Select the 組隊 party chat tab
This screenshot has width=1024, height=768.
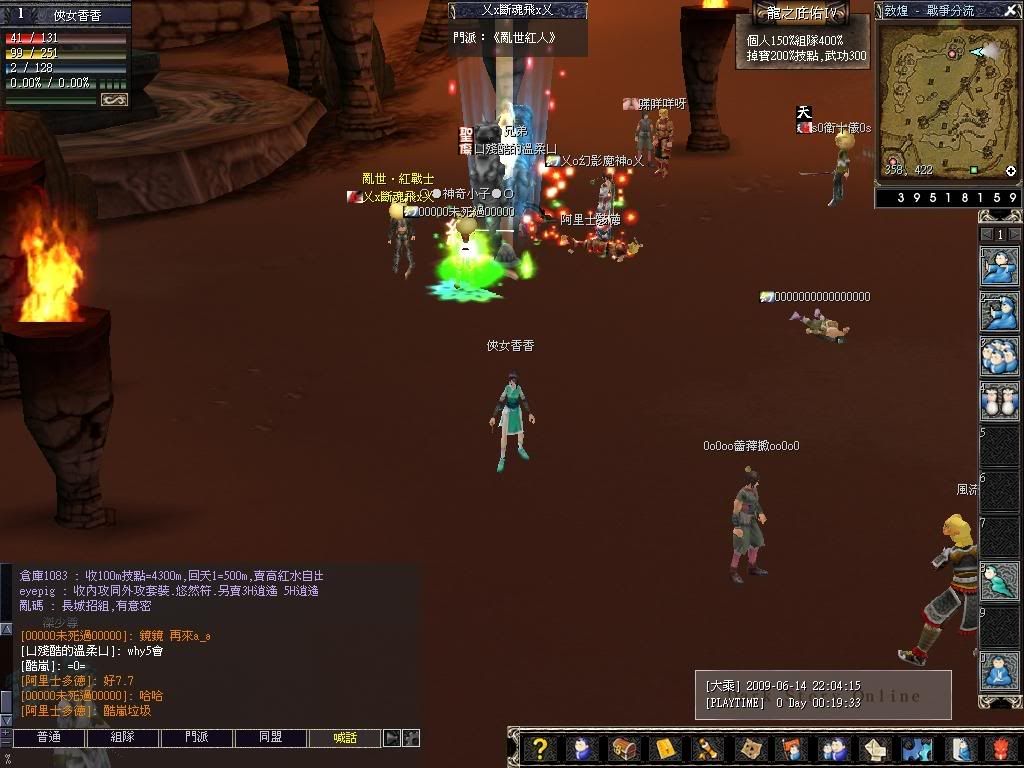point(122,738)
